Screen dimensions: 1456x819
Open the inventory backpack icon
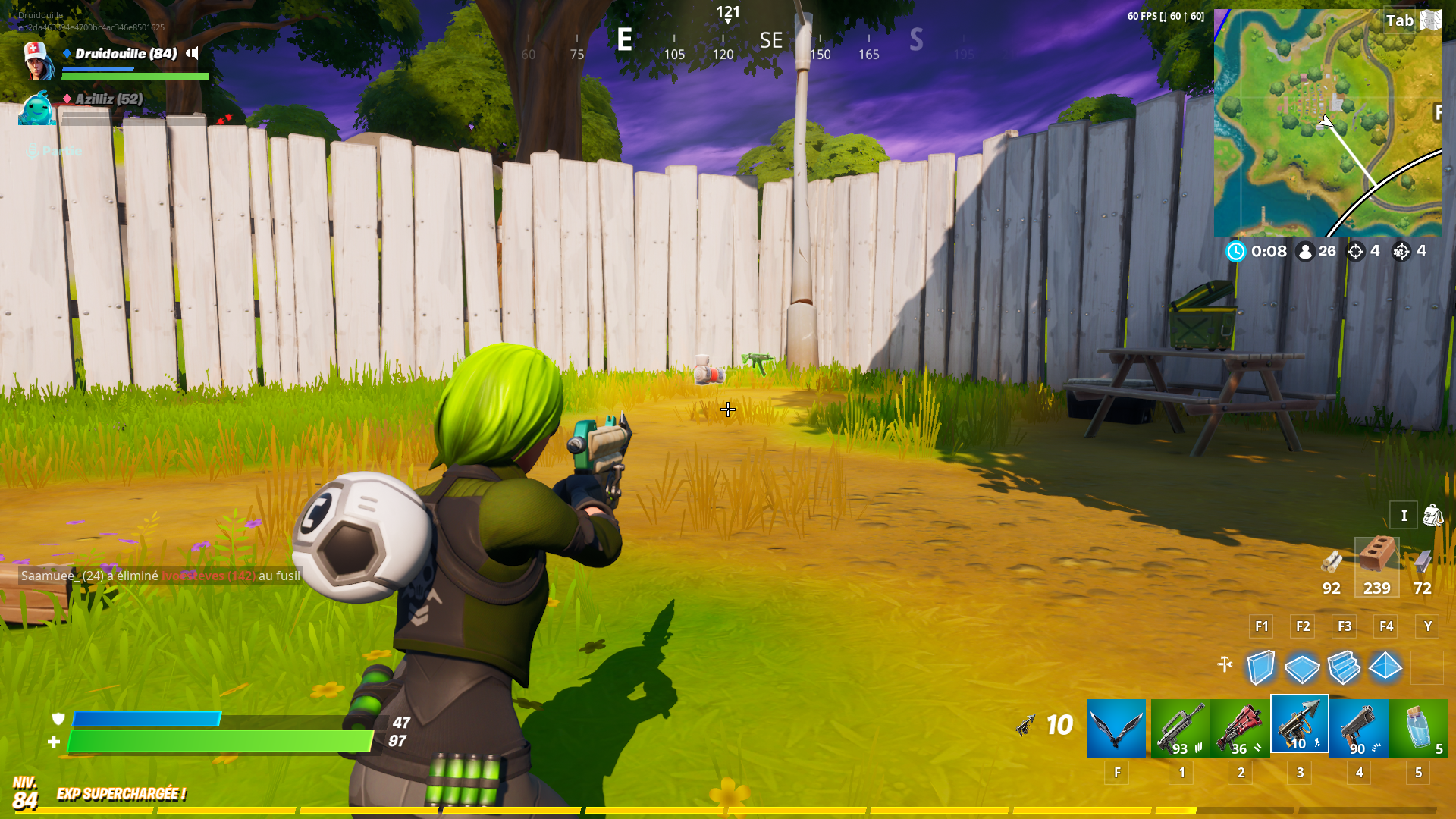point(1432,516)
